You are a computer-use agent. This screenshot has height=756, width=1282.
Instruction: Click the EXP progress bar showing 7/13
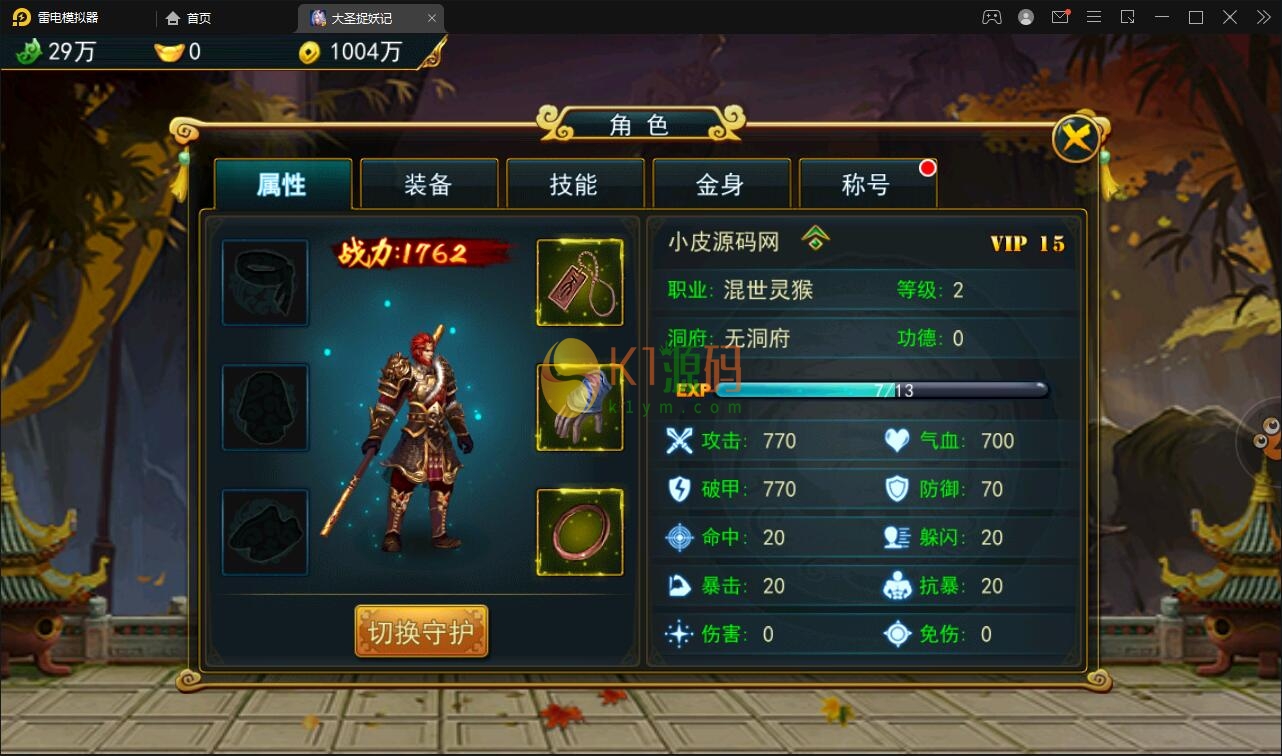point(880,390)
